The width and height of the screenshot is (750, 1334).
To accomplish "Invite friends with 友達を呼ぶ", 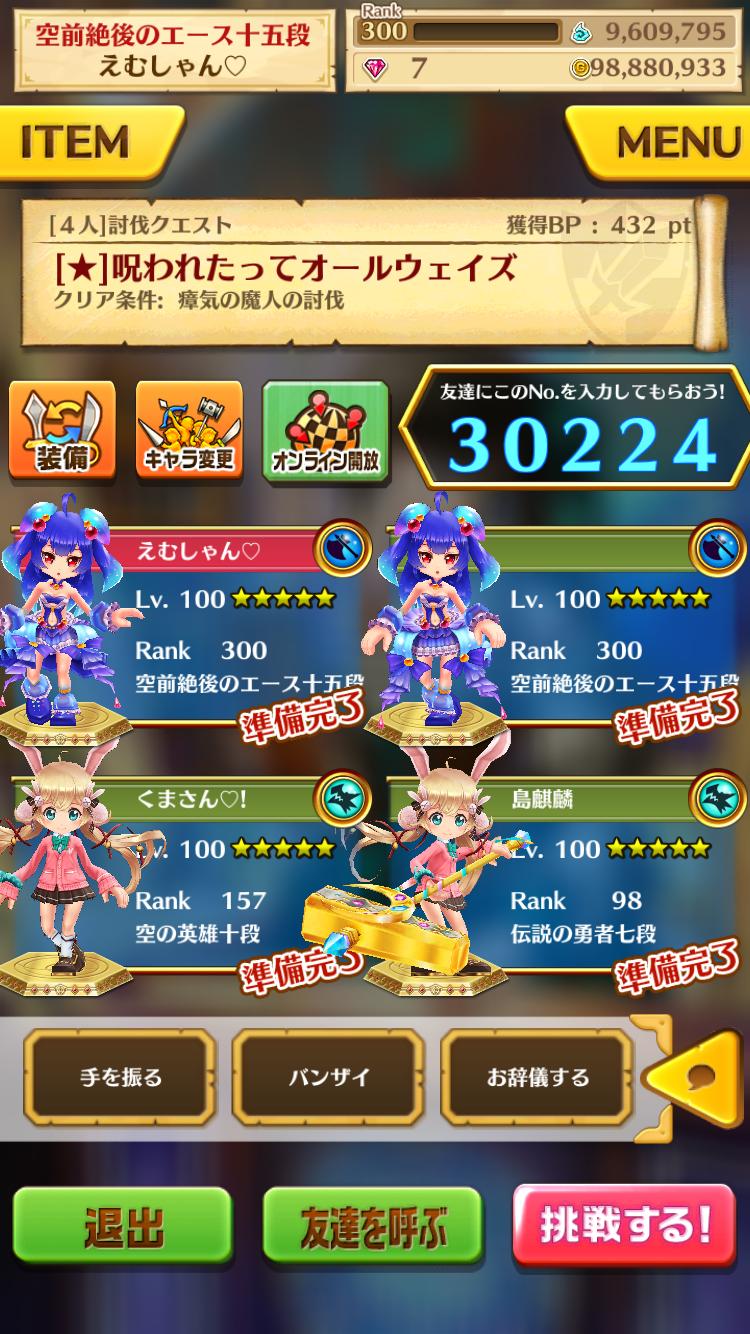I will pyautogui.click(x=374, y=1228).
